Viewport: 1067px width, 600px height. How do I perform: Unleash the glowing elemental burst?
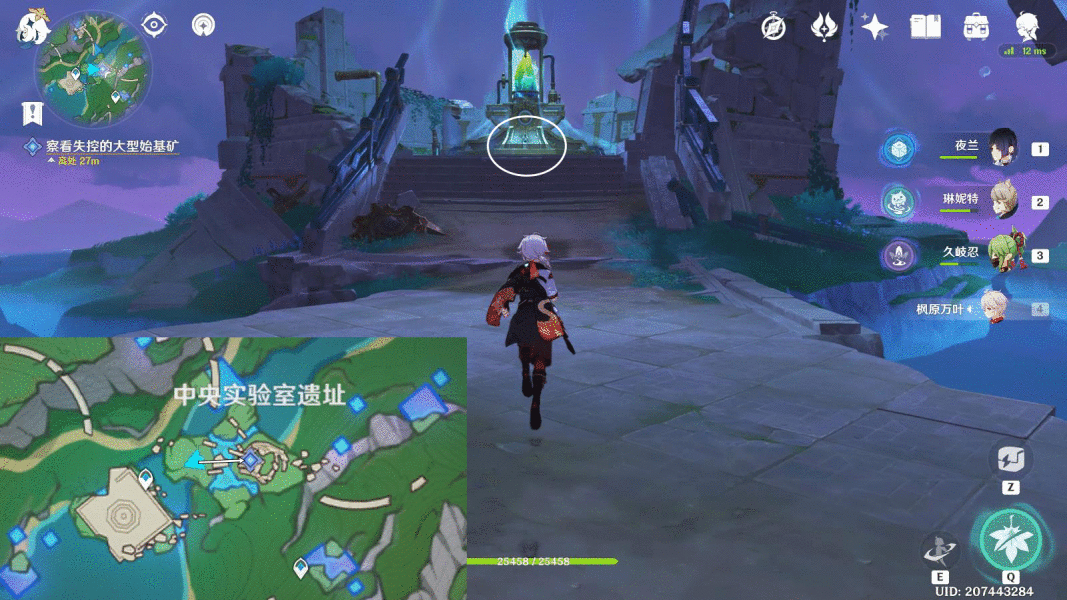tap(1010, 541)
